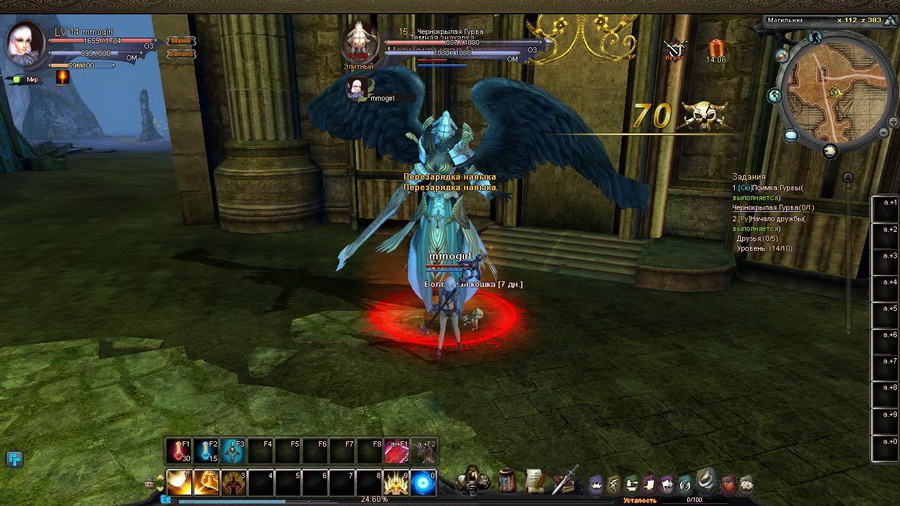This screenshot has width=900, height=506.
Task: Use the red potion in F1 slot
Action: pos(179,451)
